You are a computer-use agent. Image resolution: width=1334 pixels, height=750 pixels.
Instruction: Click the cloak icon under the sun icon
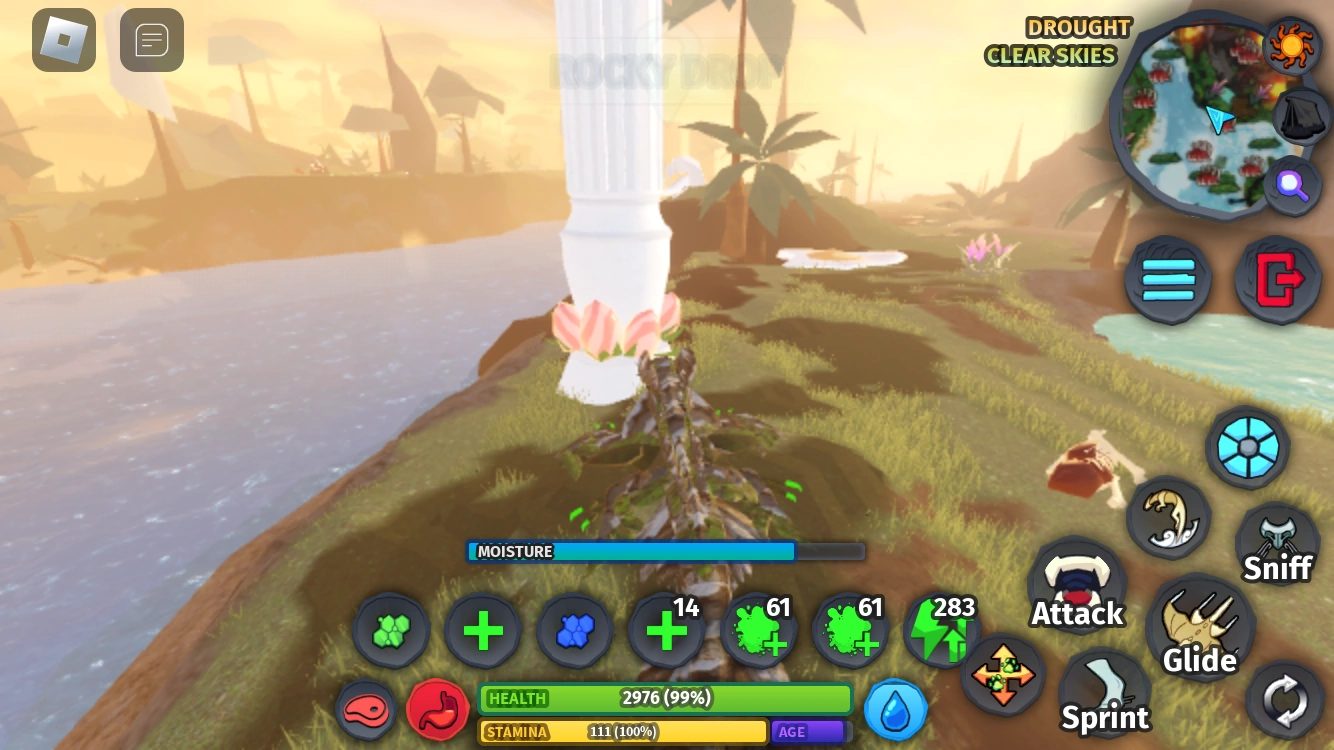[x=1295, y=116]
